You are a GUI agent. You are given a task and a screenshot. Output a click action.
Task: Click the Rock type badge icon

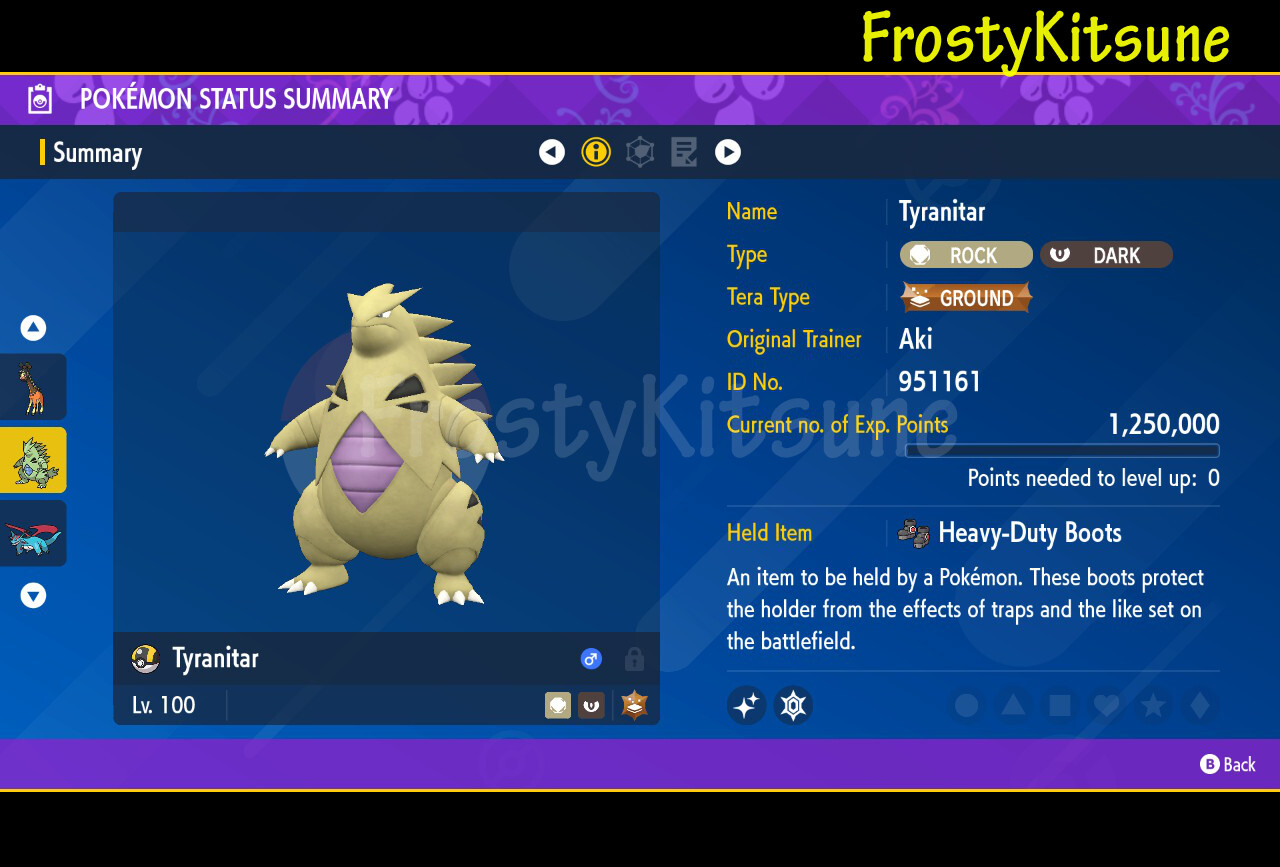[919, 254]
